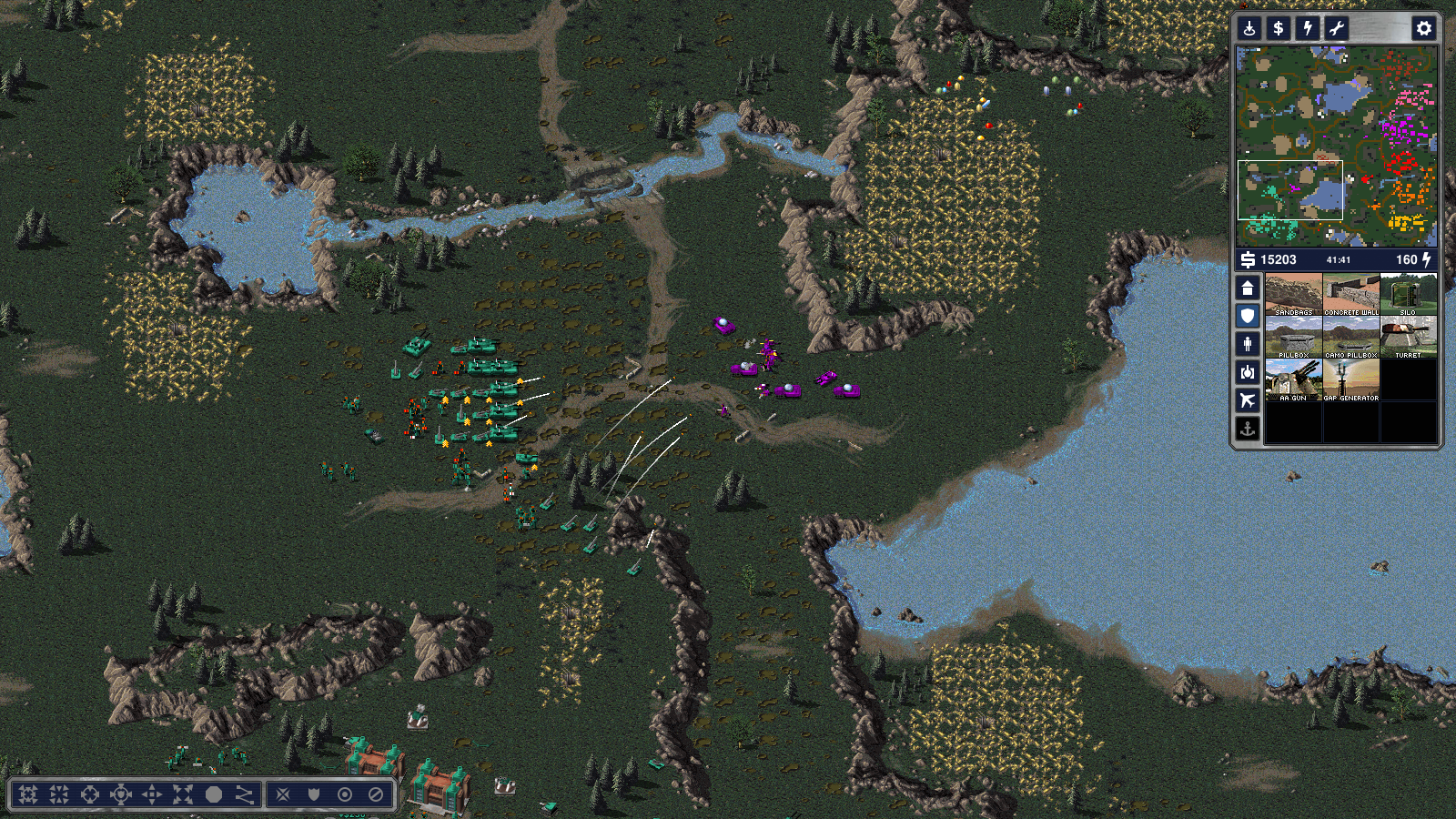Image resolution: width=1456 pixels, height=819 pixels.
Task: Issue the stop command with the octagon
Action: [x=214, y=794]
